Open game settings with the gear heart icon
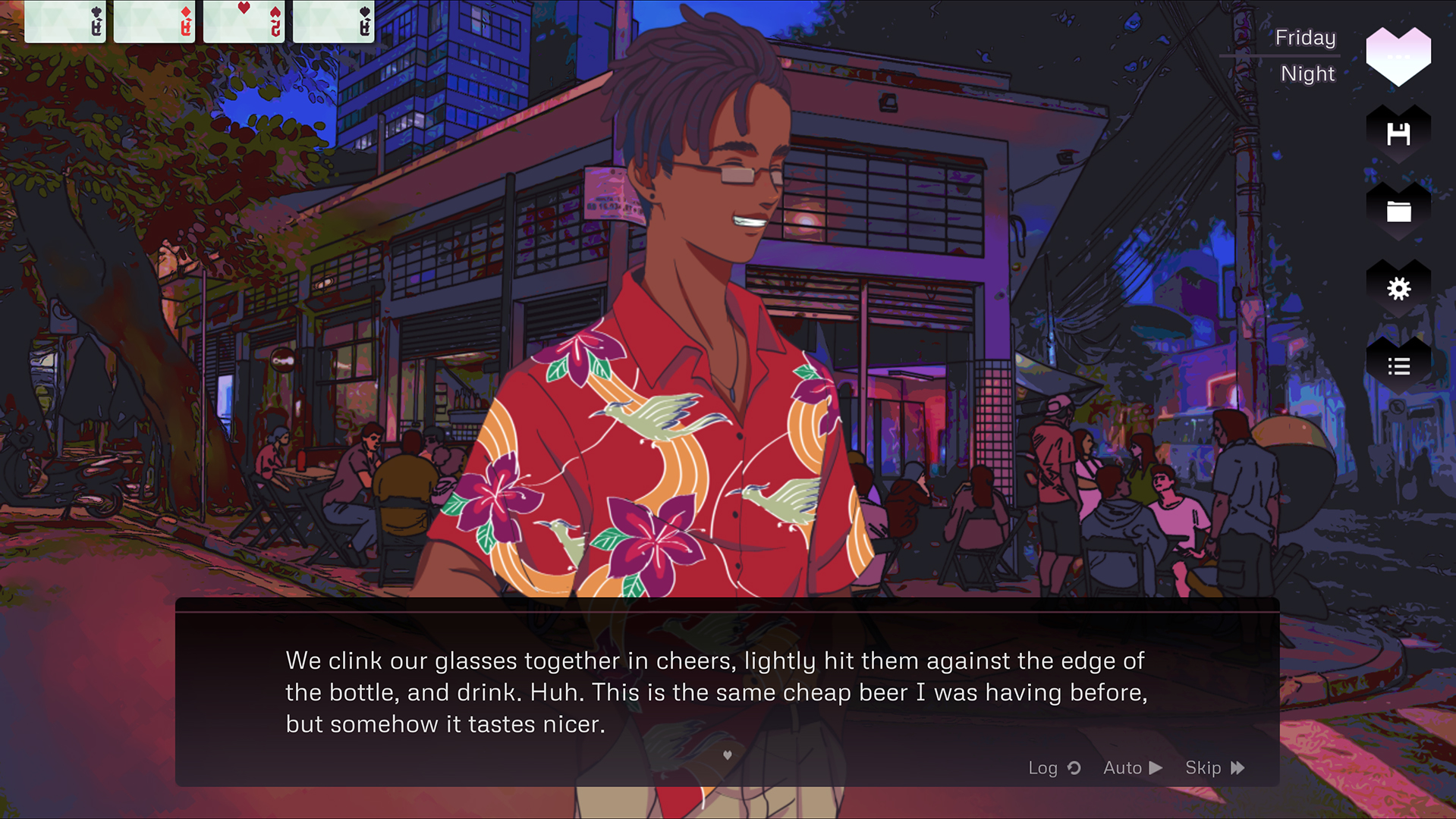This screenshot has width=1456, height=819. [1398, 289]
